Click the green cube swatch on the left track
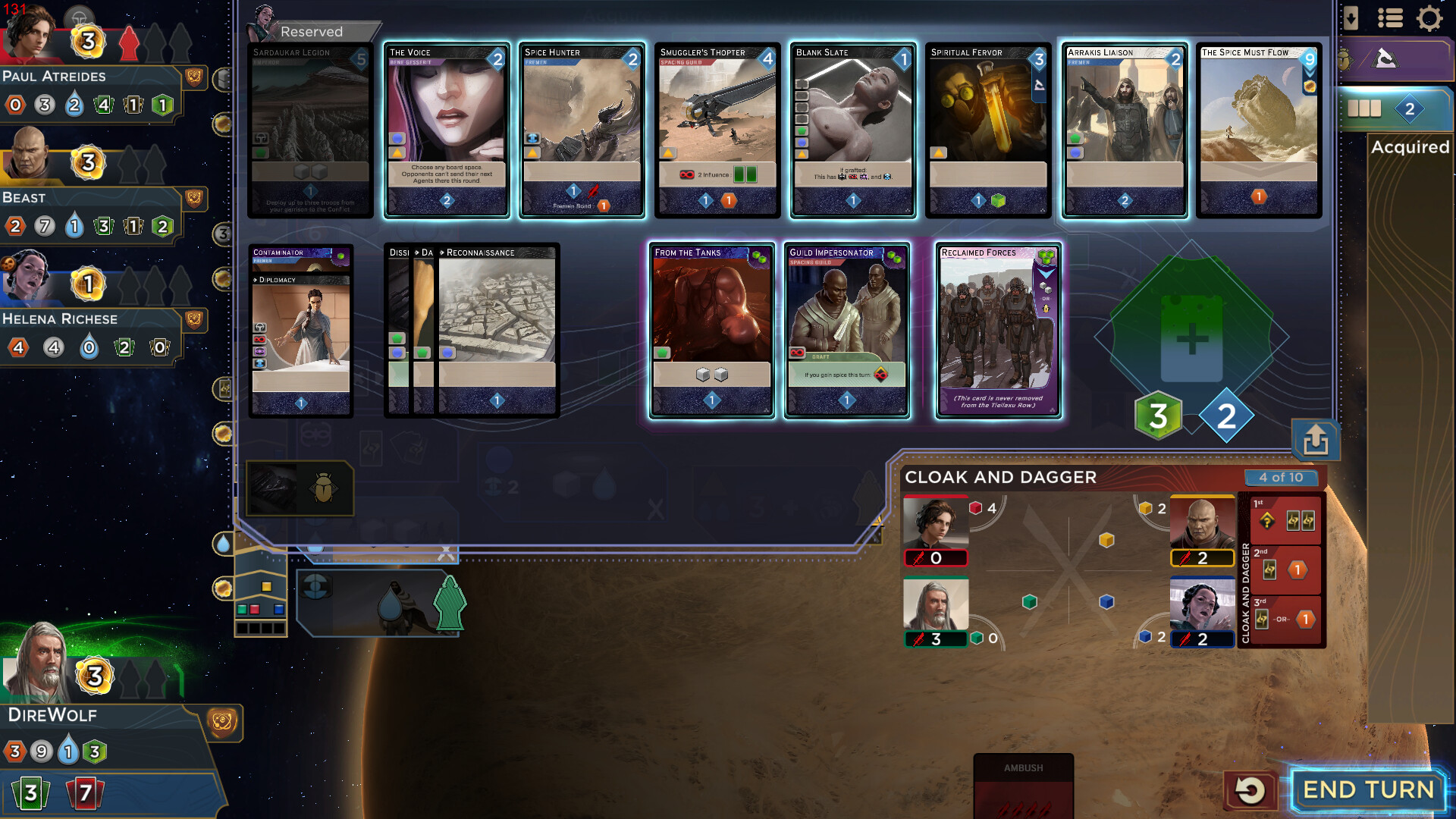The height and width of the screenshot is (819, 1456). (243, 609)
